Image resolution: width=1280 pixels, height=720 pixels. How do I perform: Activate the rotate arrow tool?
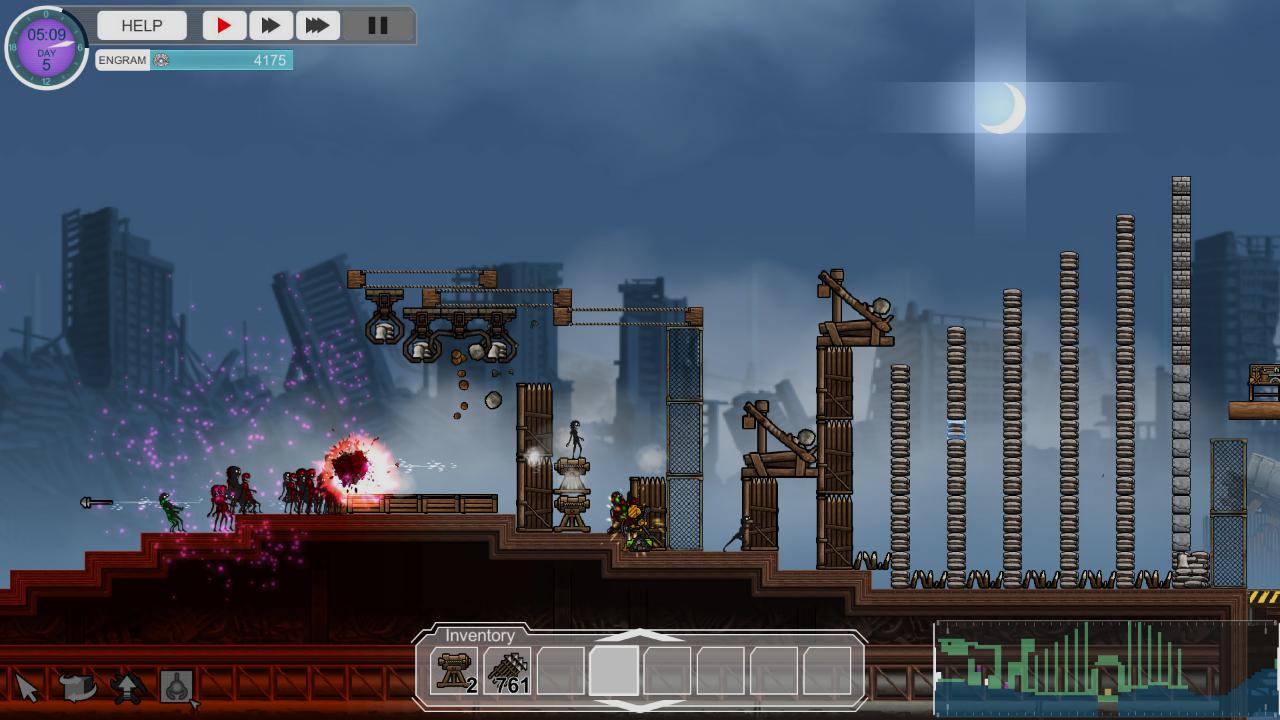coord(77,687)
